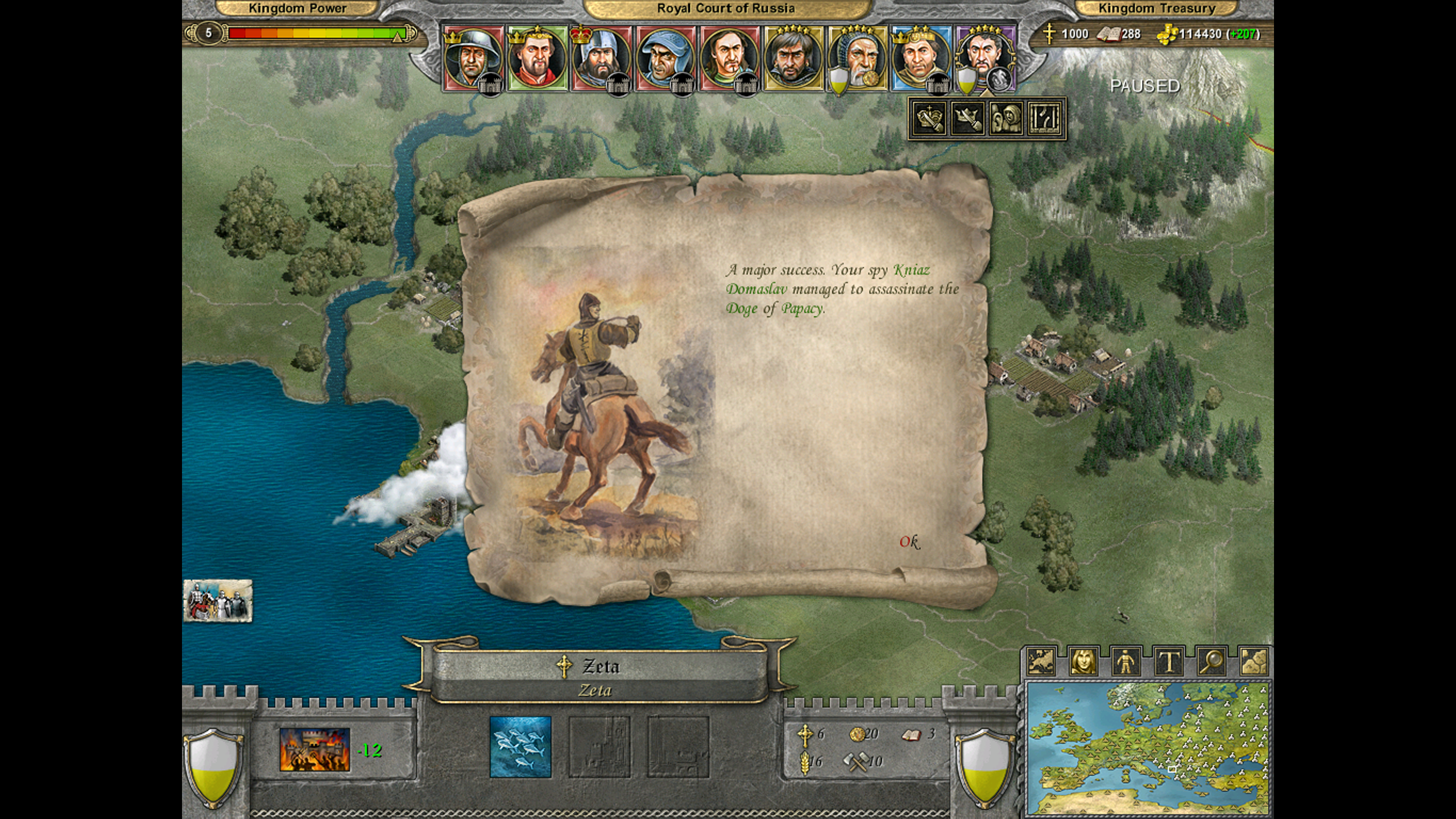Open the burning castle unrest icon

(x=315, y=750)
